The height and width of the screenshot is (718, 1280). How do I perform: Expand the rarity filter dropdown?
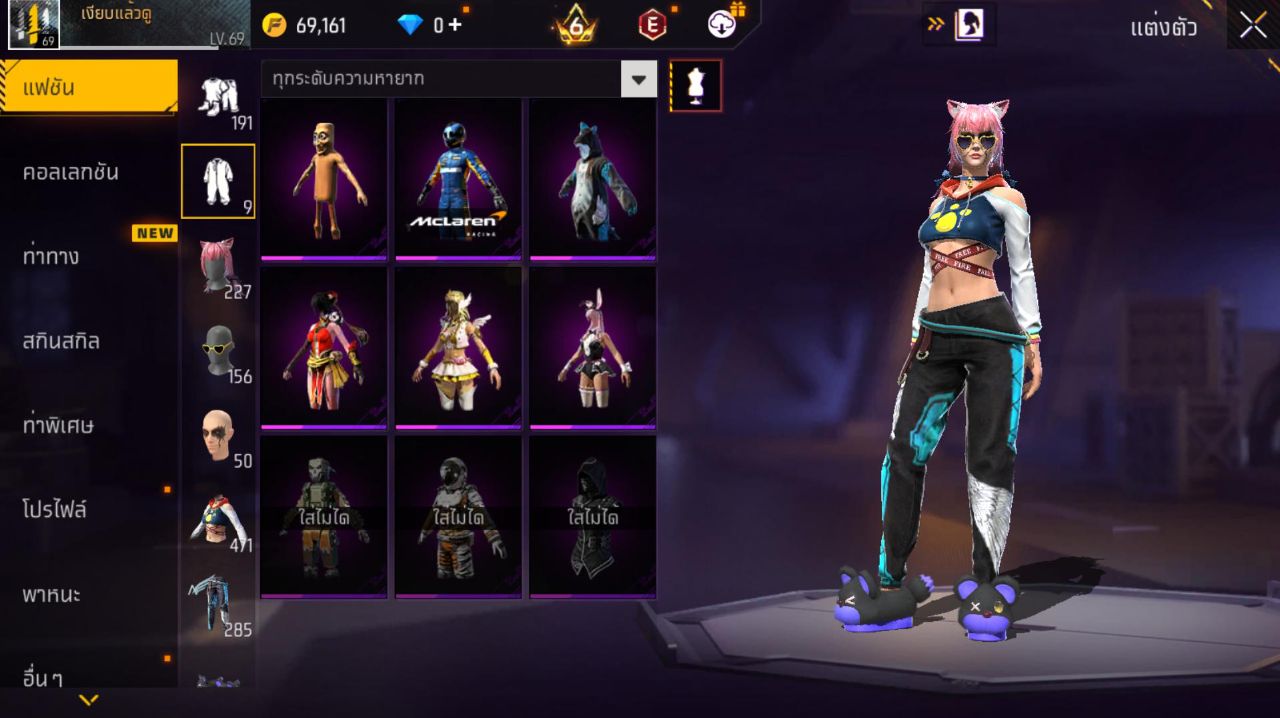(x=638, y=78)
